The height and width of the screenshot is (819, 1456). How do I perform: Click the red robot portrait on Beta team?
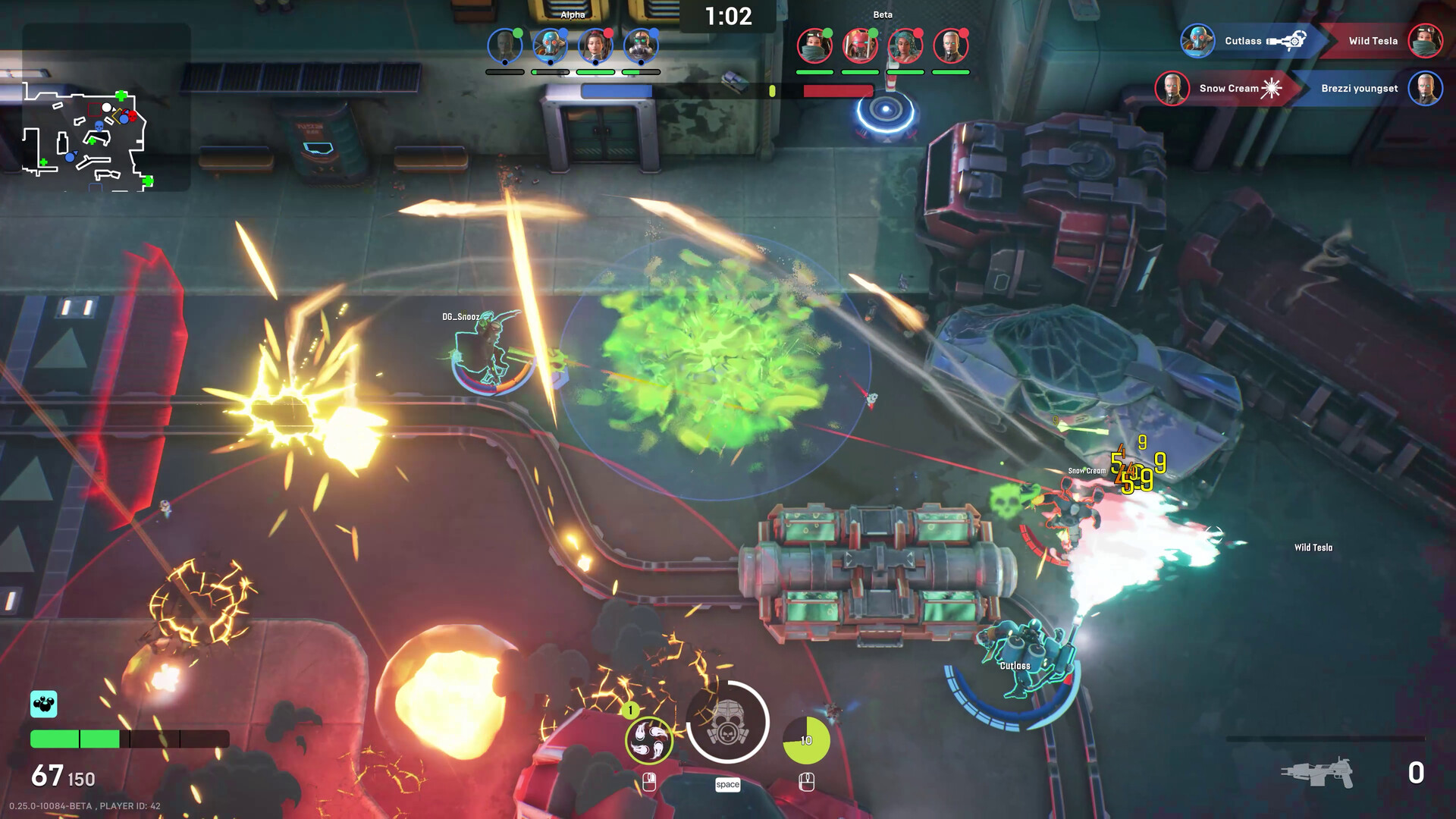(861, 45)
